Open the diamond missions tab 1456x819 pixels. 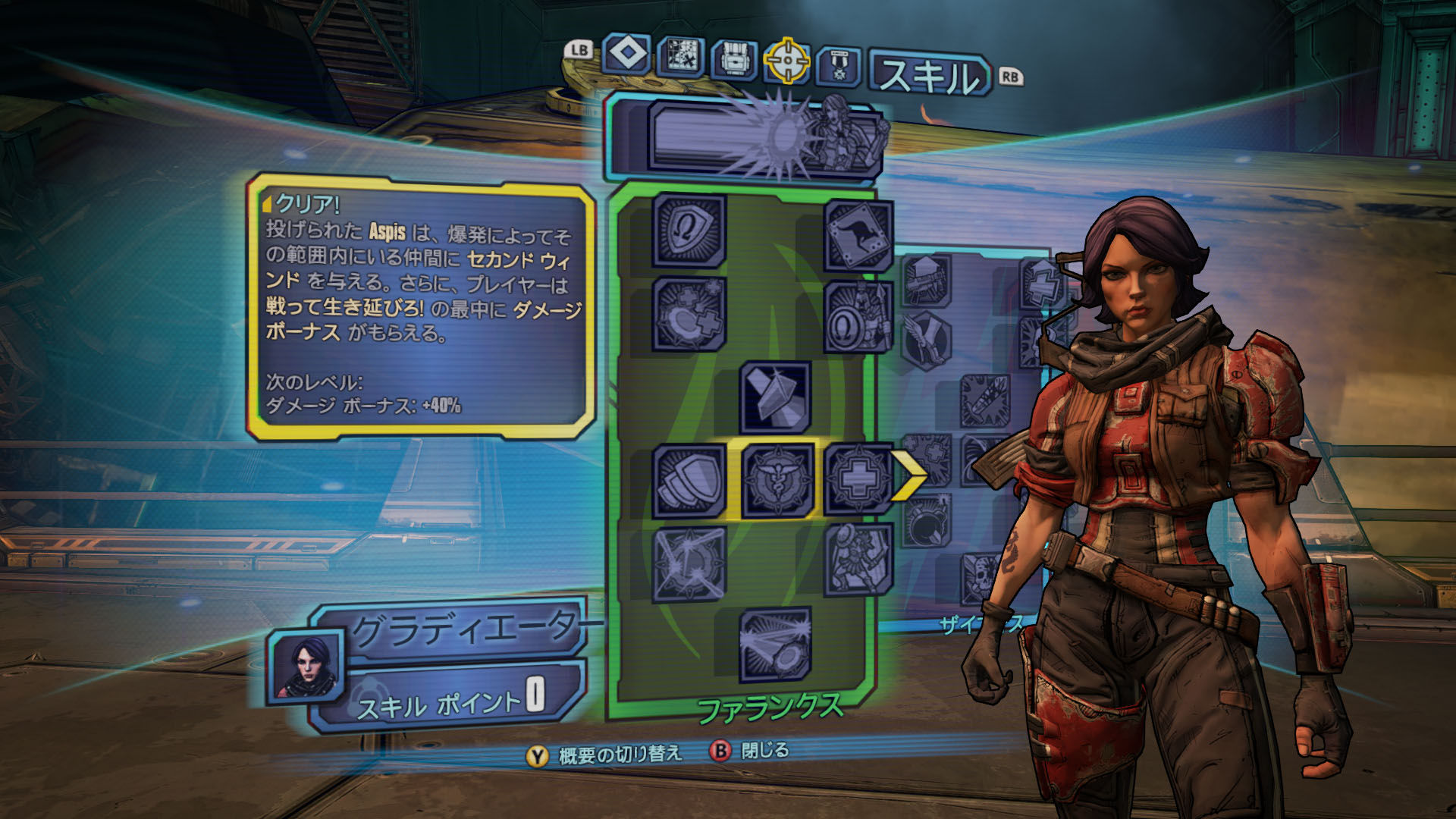point(628,55)
